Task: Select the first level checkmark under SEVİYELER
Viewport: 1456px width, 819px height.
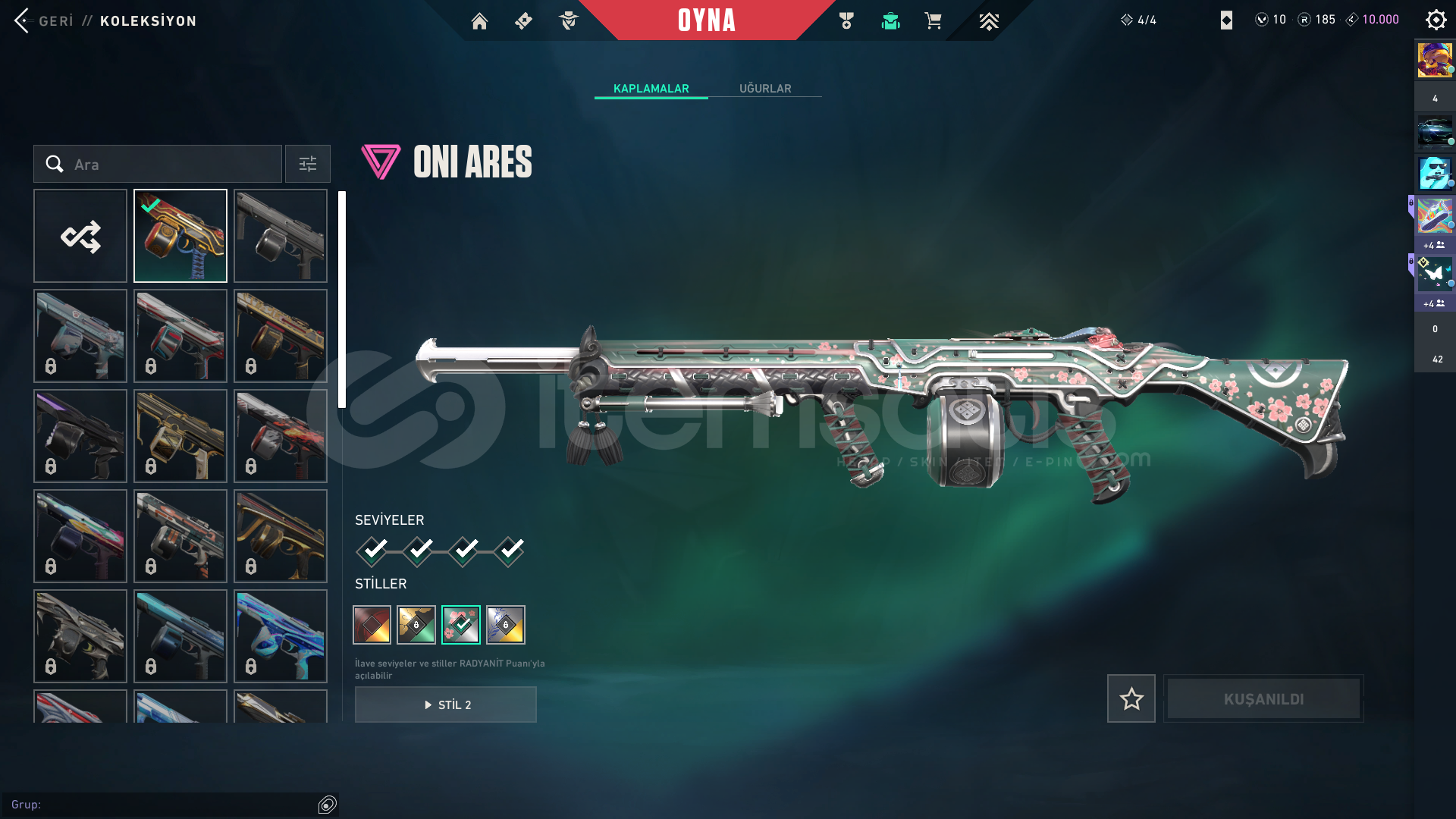Action: click(372, 551)
